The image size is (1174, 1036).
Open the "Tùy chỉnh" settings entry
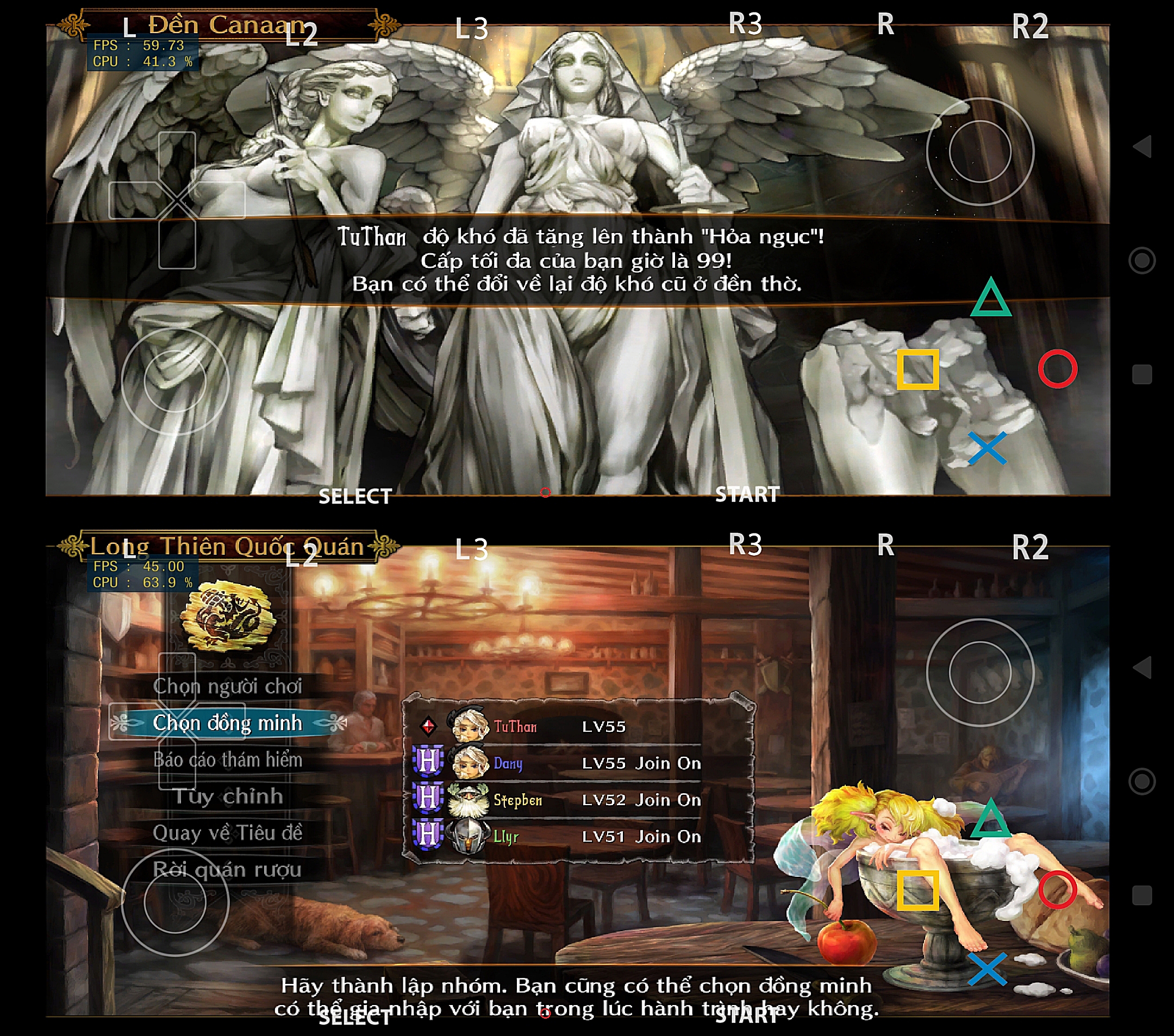(227, 796)
